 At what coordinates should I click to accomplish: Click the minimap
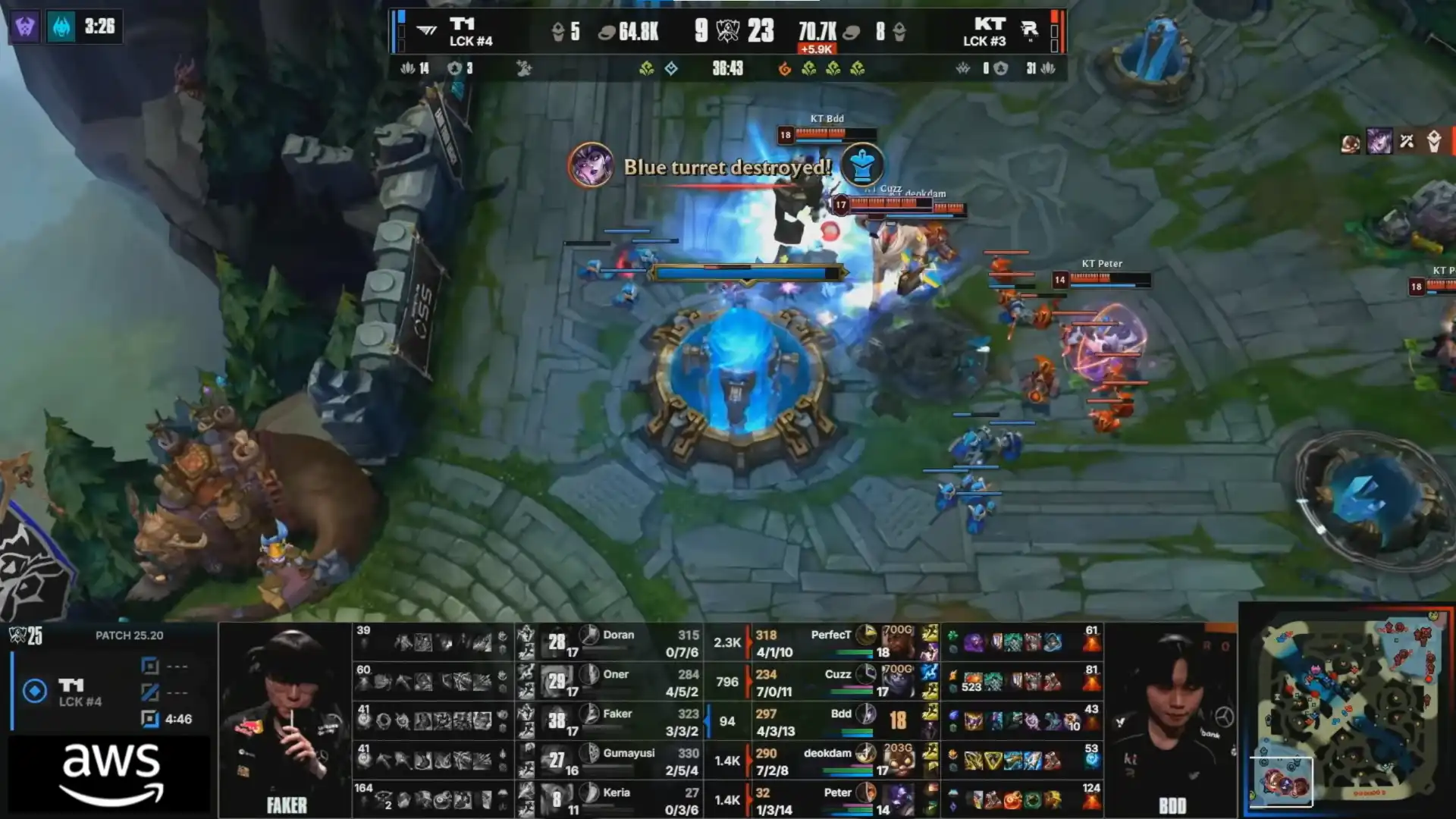pyautogui.click(x=1348, y=711)
